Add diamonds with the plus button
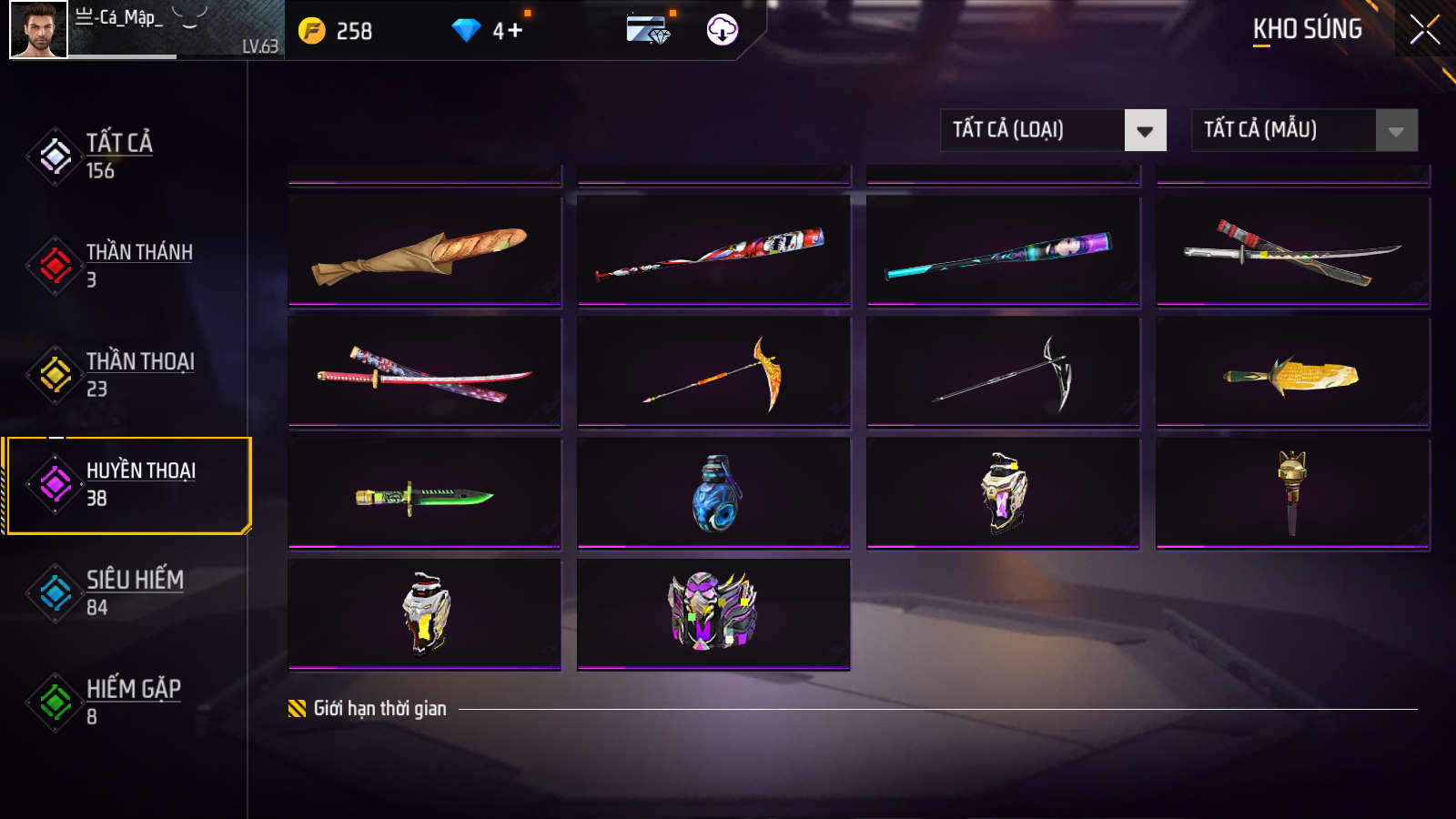 tap(515, 31)
